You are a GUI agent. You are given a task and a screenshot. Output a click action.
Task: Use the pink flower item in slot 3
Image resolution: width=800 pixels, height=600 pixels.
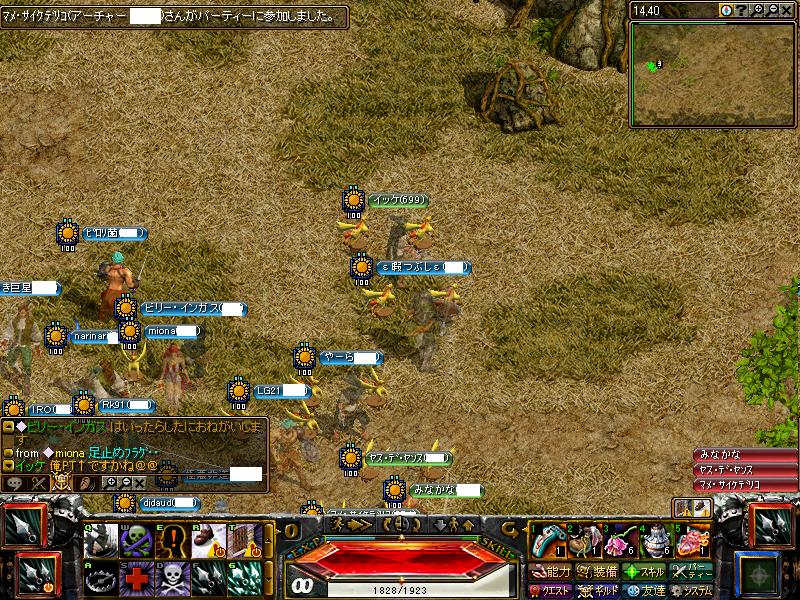point(618,540)
